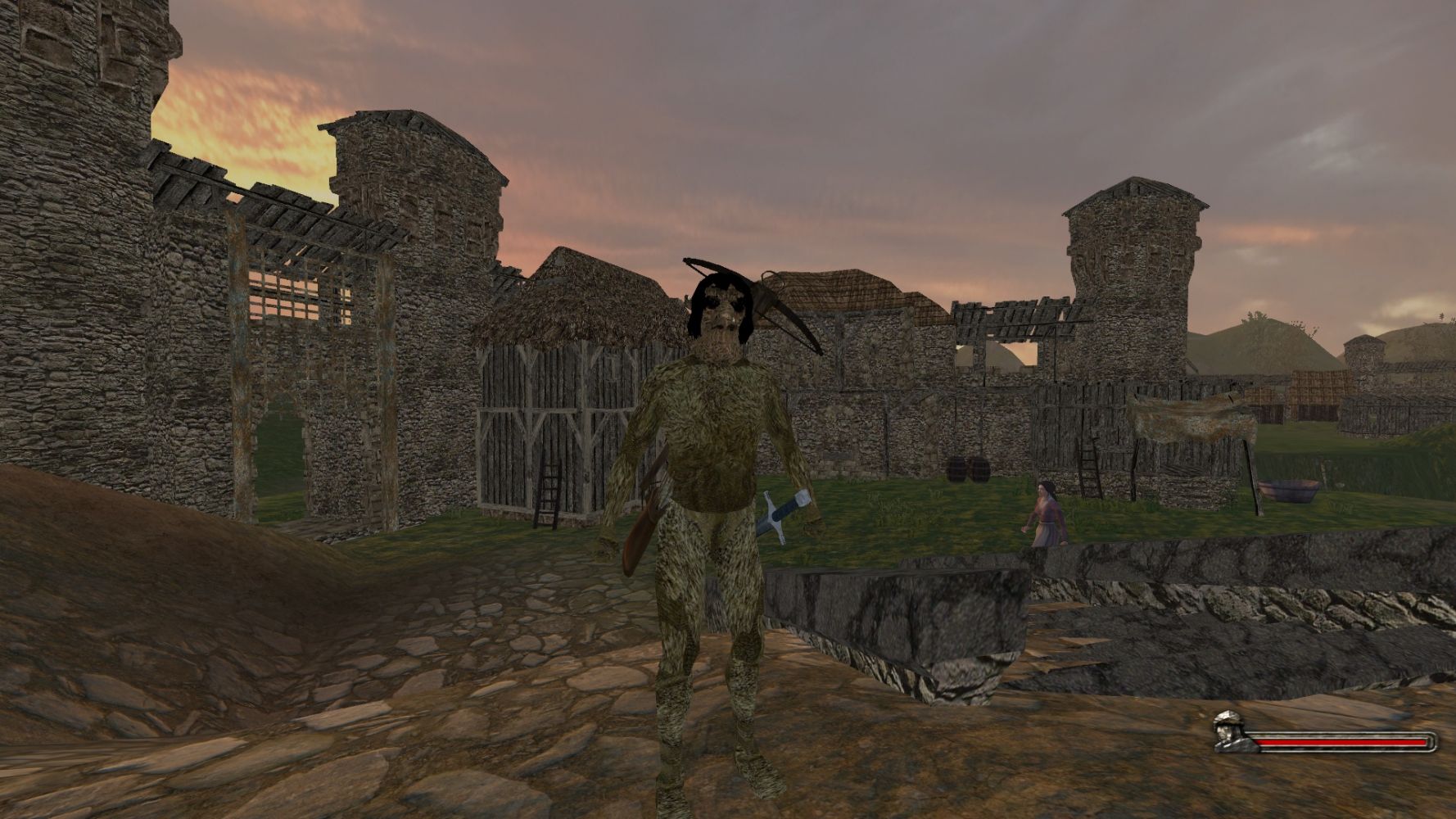This screenshot has height=819, width=1456.
Task: Click the helmeted player portrait icon
Action: coord(1230,731)
